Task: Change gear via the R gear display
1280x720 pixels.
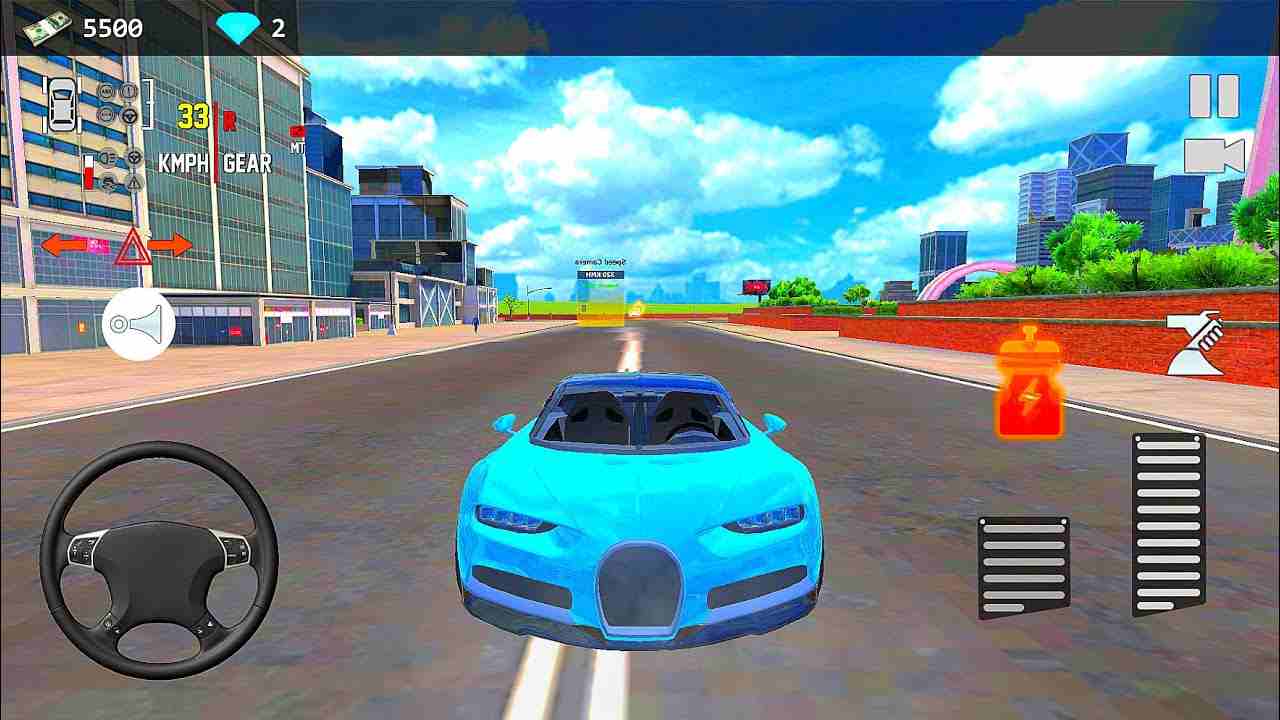Action: (x=229, y=121)
